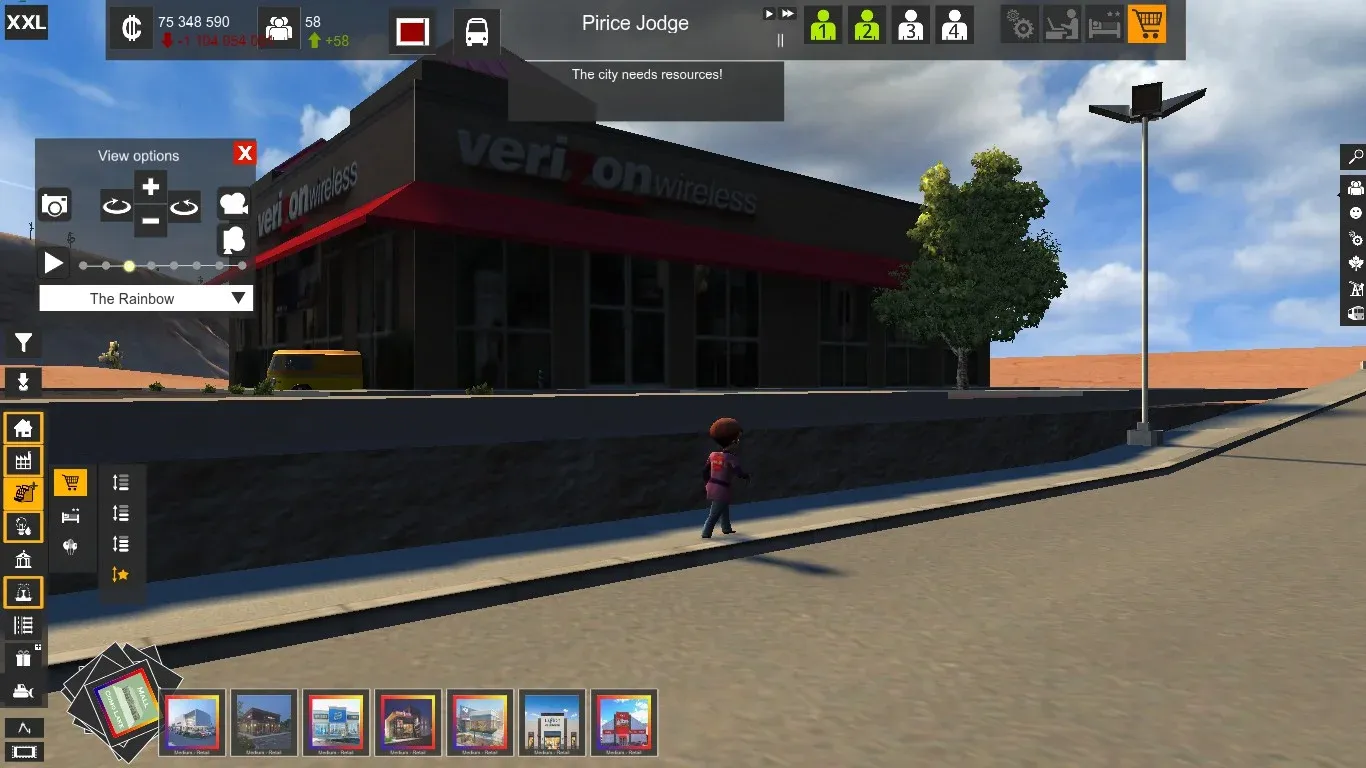Open the bulldozer demolition tool
The height and width of the screenshot is (768, 1366).
click(x=23, y=691)
